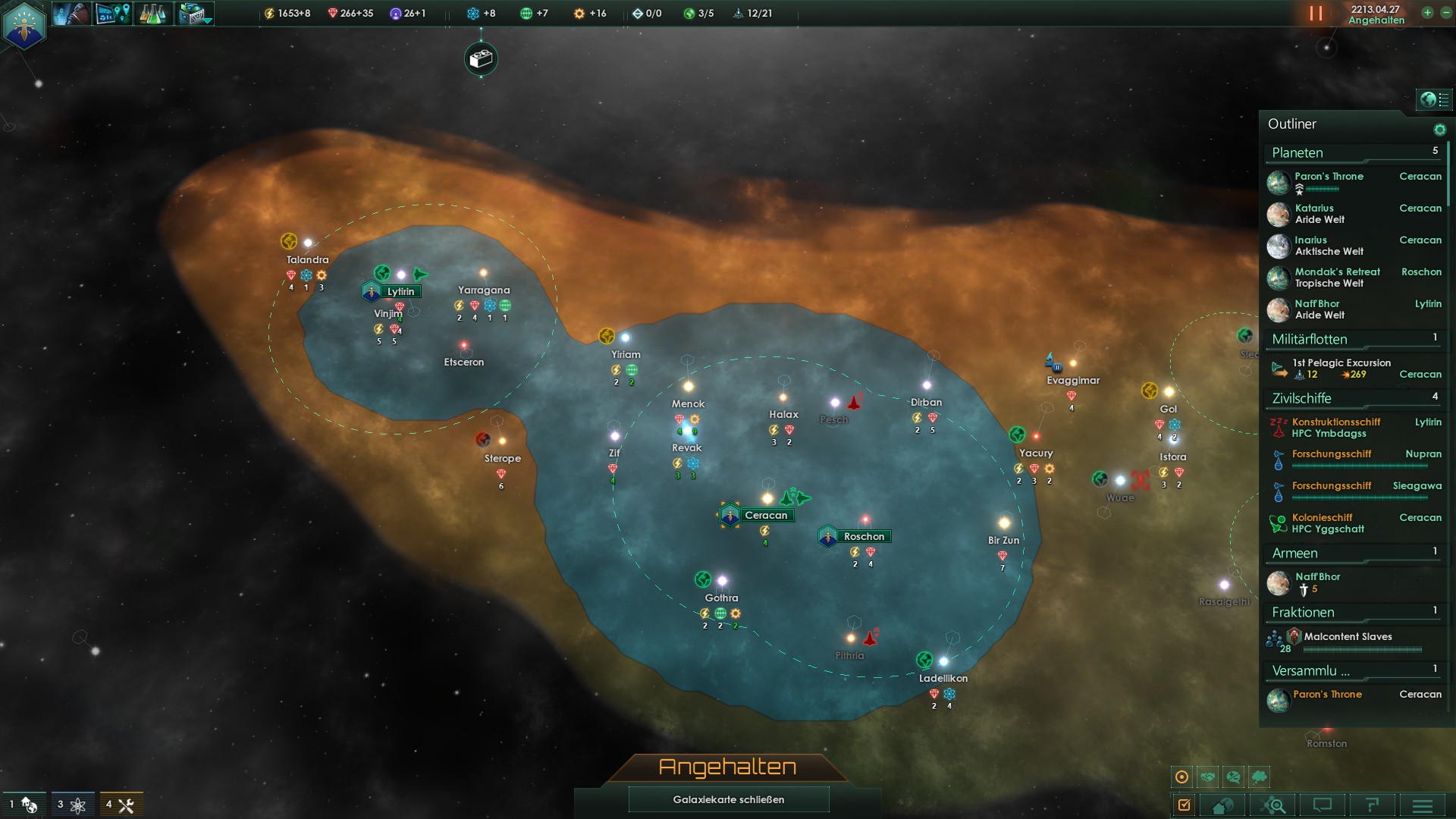The height and width of the screenshot is (819, 1456).
Task: Open Outliner settings gear
Action: pos(1439,130)
